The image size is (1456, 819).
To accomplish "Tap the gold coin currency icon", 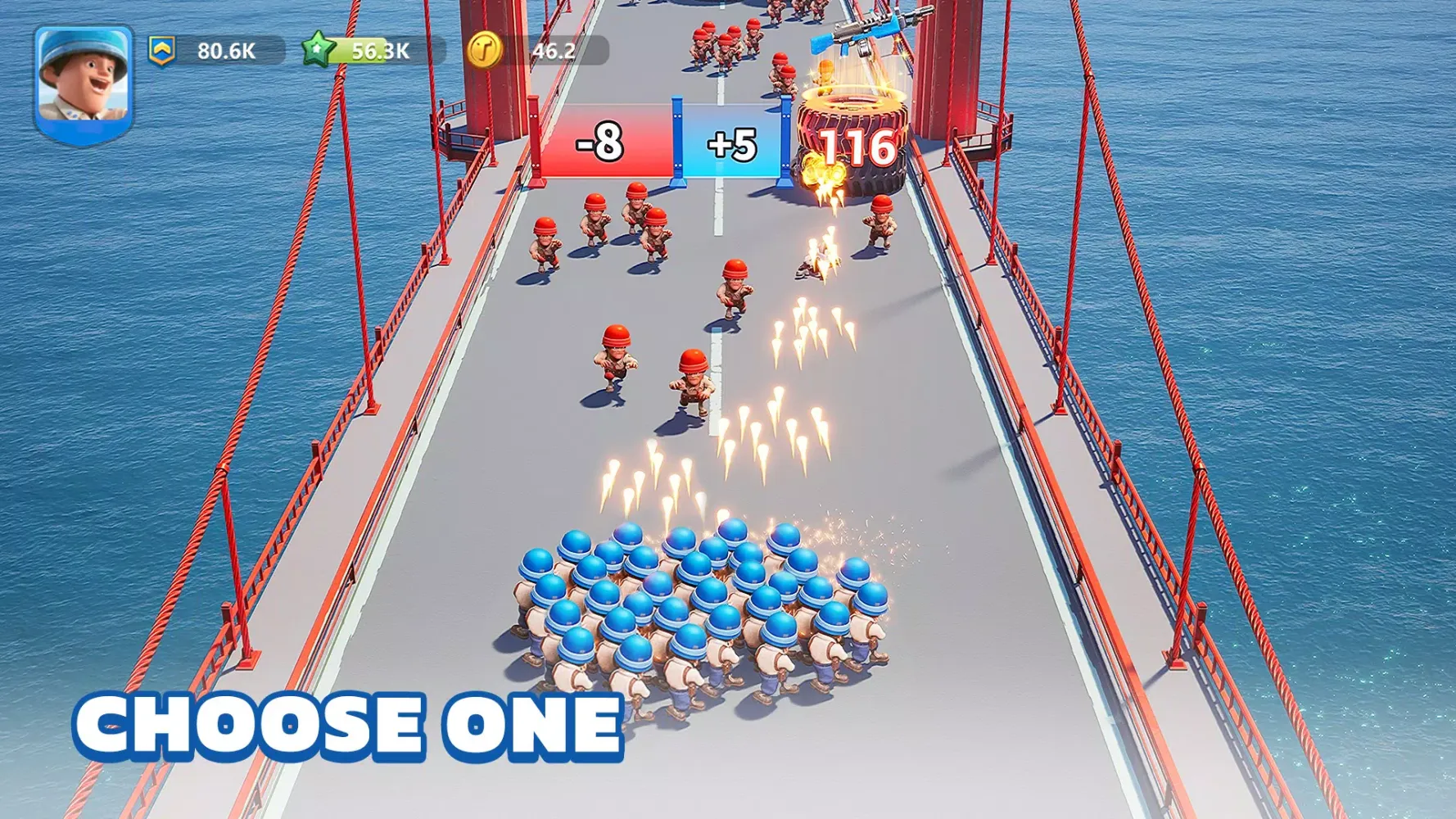I will click(x=483, y=51).
